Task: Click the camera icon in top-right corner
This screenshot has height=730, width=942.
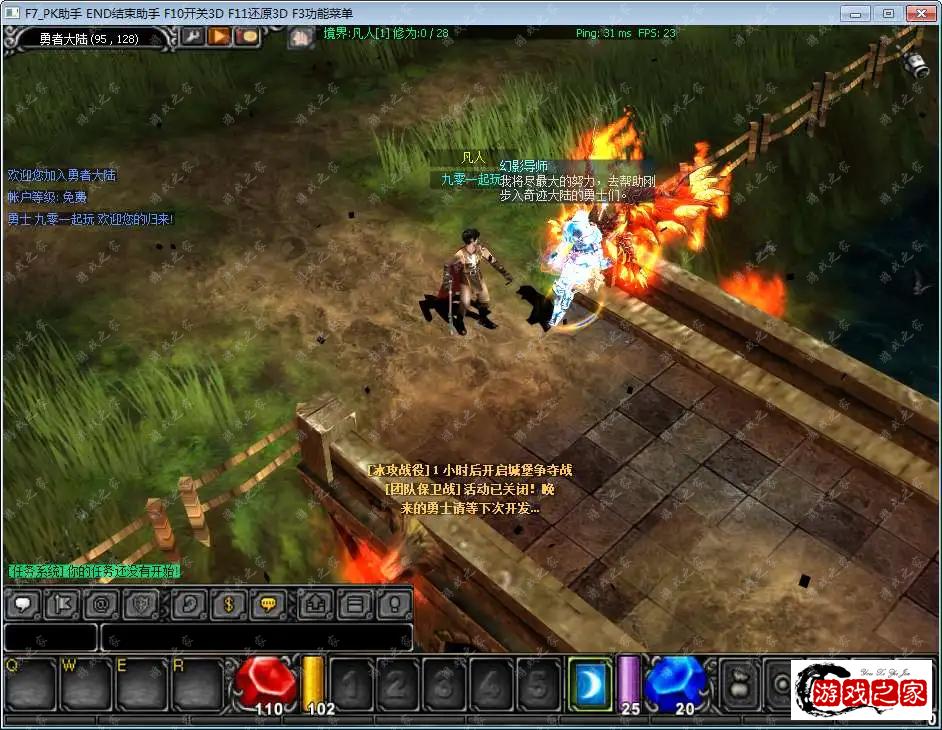Action: pyautogui.click(x=917, y=65)
